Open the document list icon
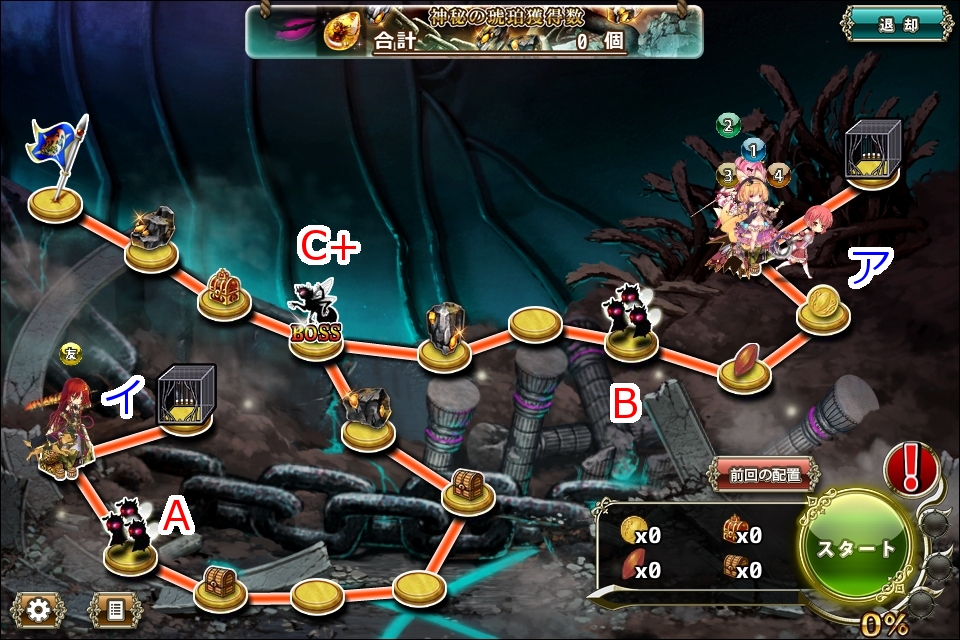Image resolution: width=960 pixels, height=640 pixels. (x=114, y=609)
